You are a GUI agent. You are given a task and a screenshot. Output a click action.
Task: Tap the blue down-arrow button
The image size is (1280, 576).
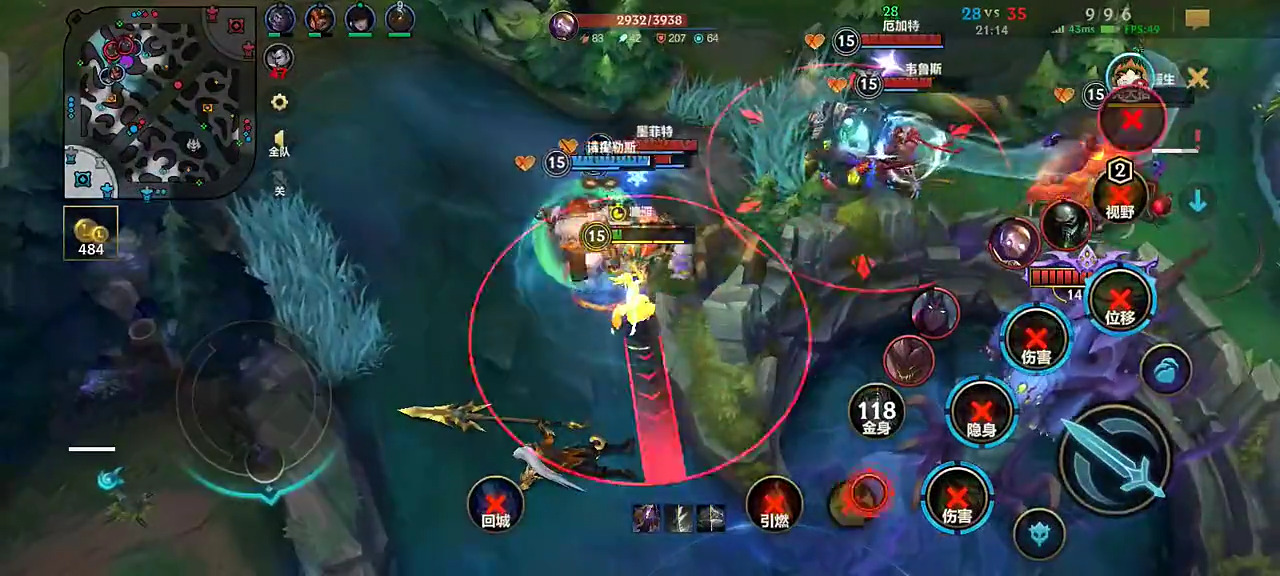pyautogui.click(x=1197, y=201)
